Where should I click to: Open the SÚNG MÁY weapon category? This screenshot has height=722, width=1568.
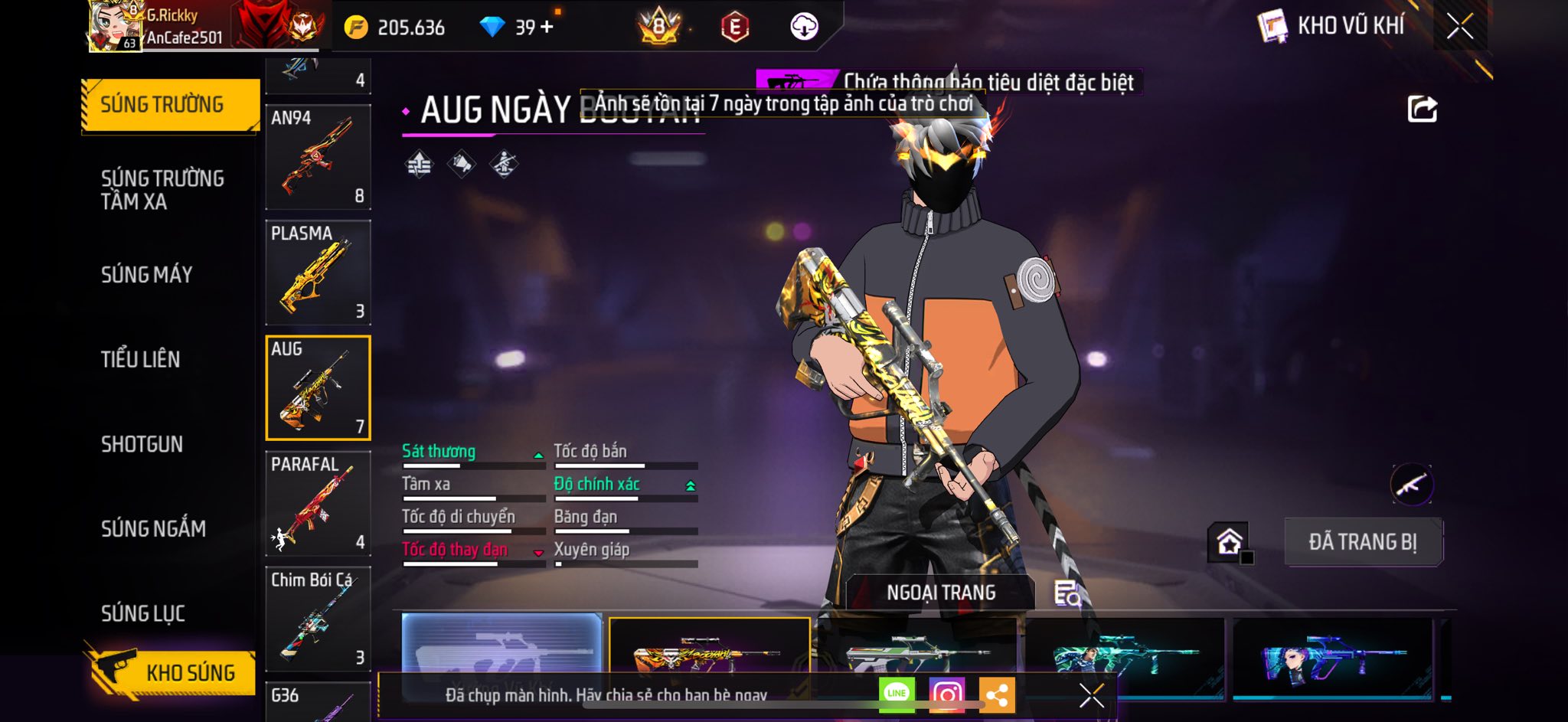[x=147, y=275]
